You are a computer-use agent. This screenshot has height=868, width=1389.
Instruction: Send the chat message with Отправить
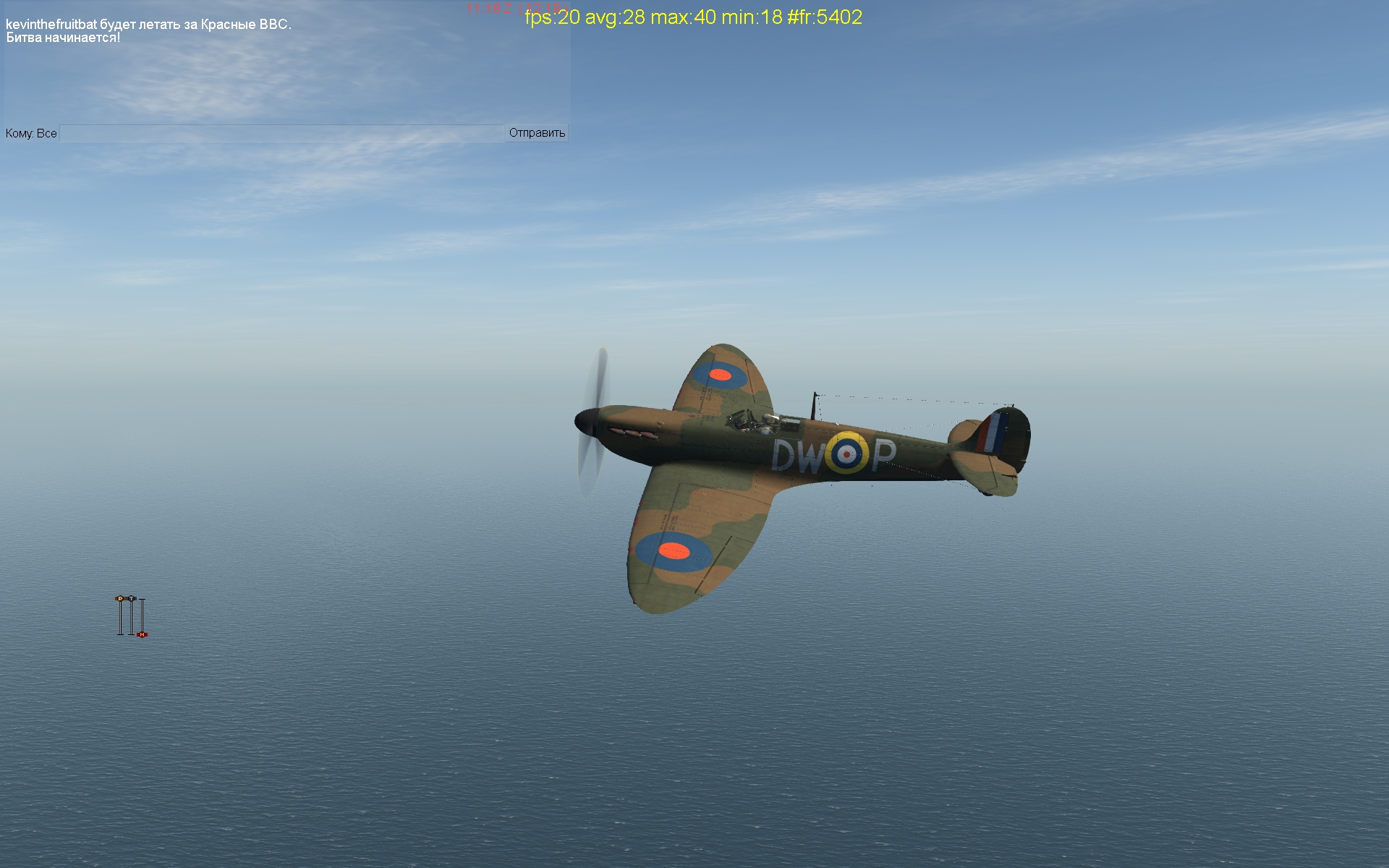537,133
